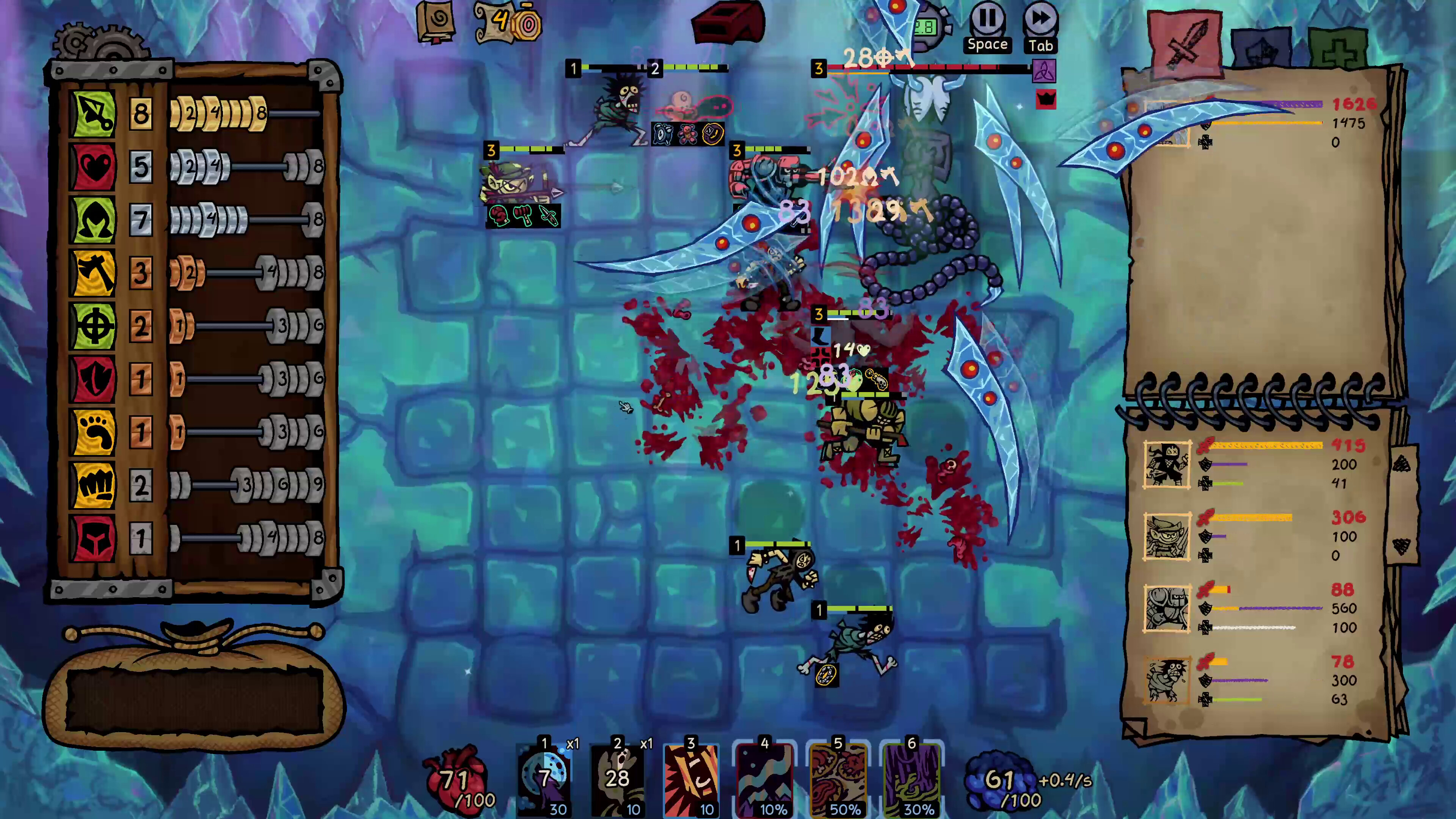
Task: Switch to the red sword damage tab
Action: click(1185, 42)
